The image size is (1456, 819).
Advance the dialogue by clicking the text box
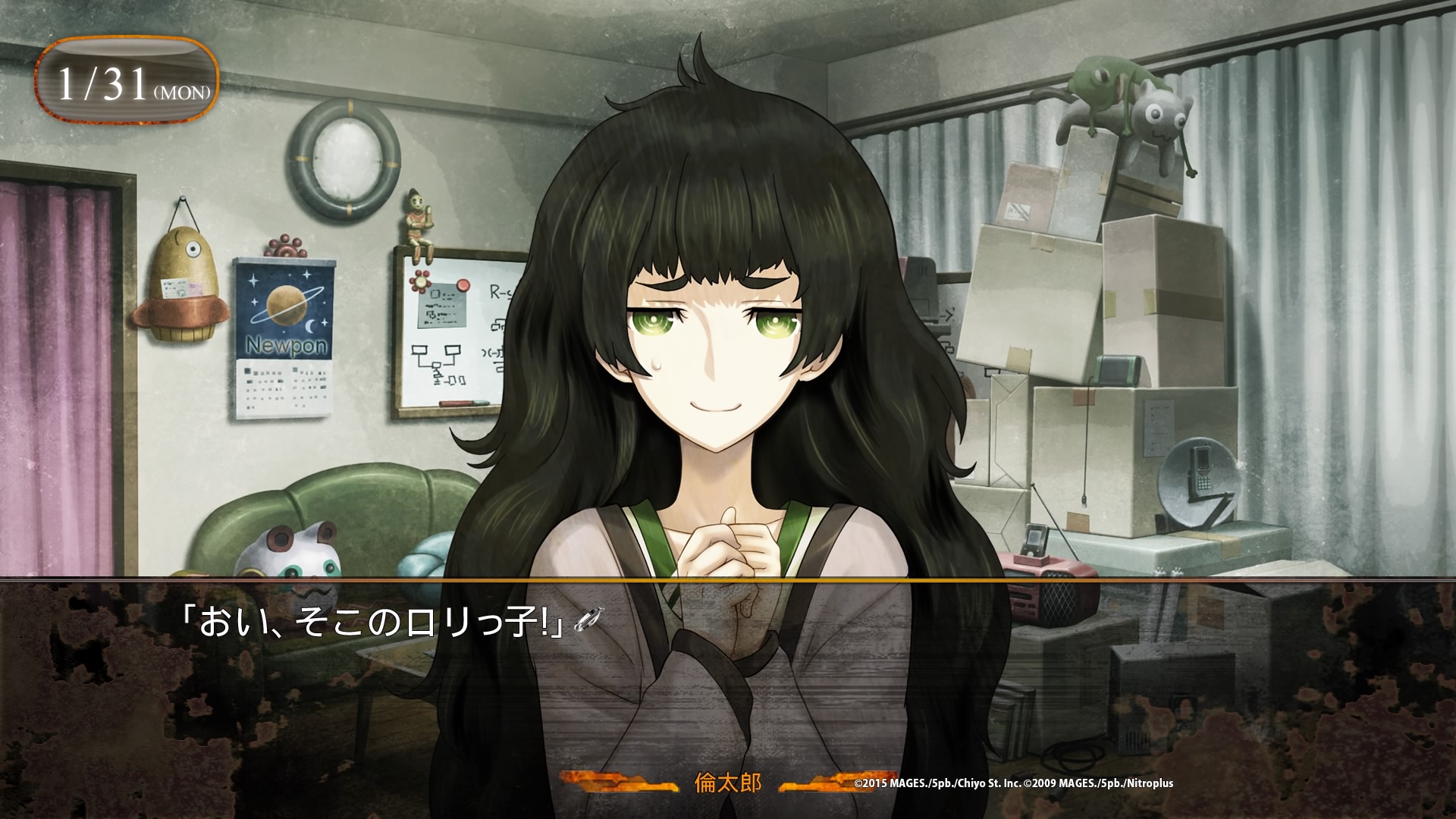pyautogui.click(x=728, y=682)
